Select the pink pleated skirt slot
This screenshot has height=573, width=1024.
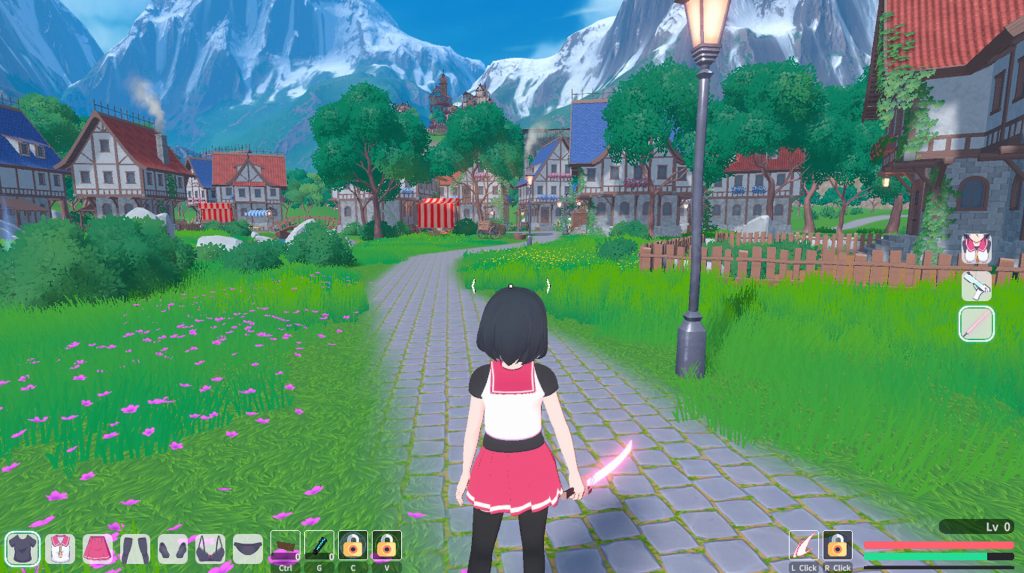97,547
